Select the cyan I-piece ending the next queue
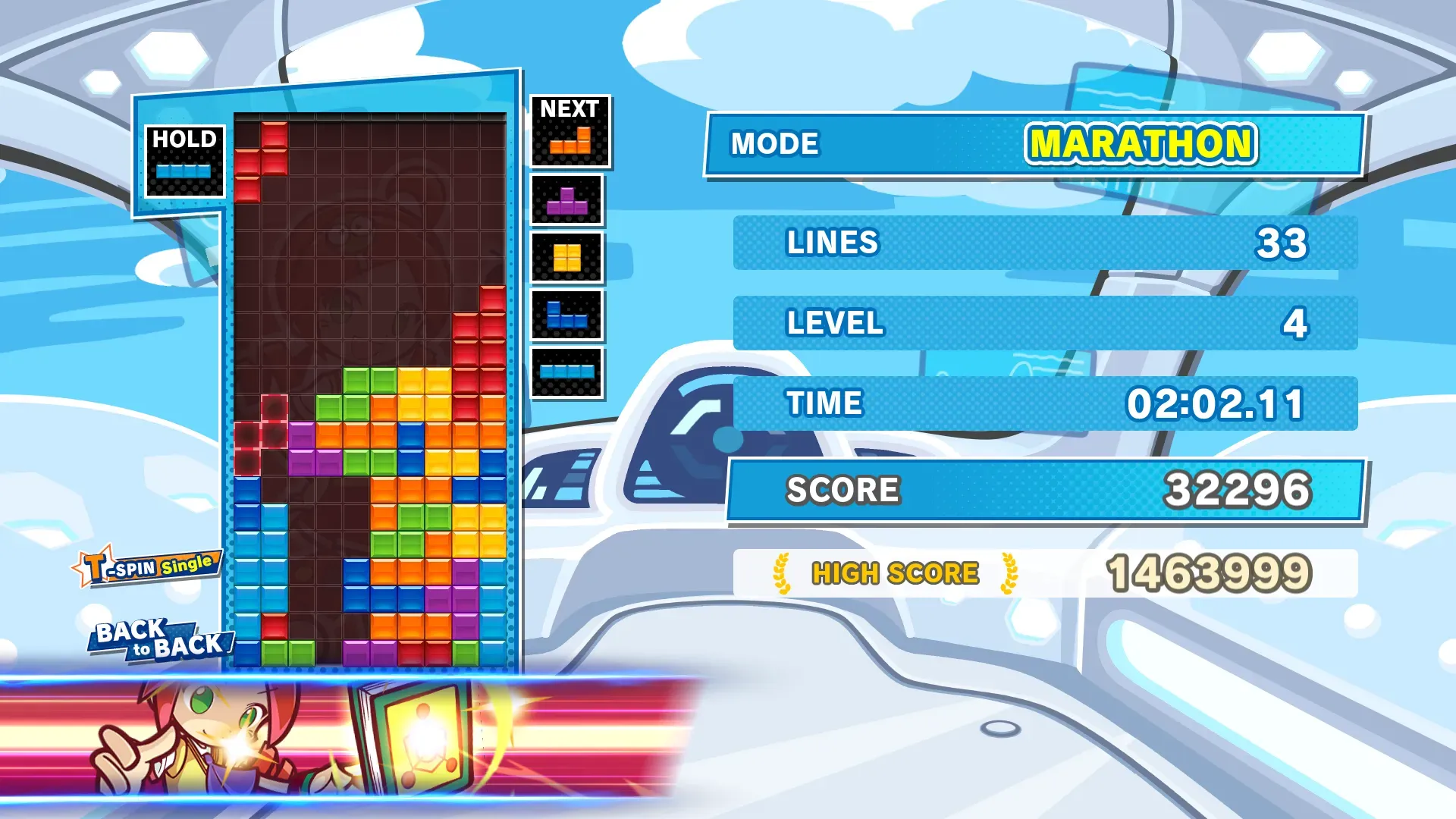Viewport: 1456px width, 819px height. [567, 372]
